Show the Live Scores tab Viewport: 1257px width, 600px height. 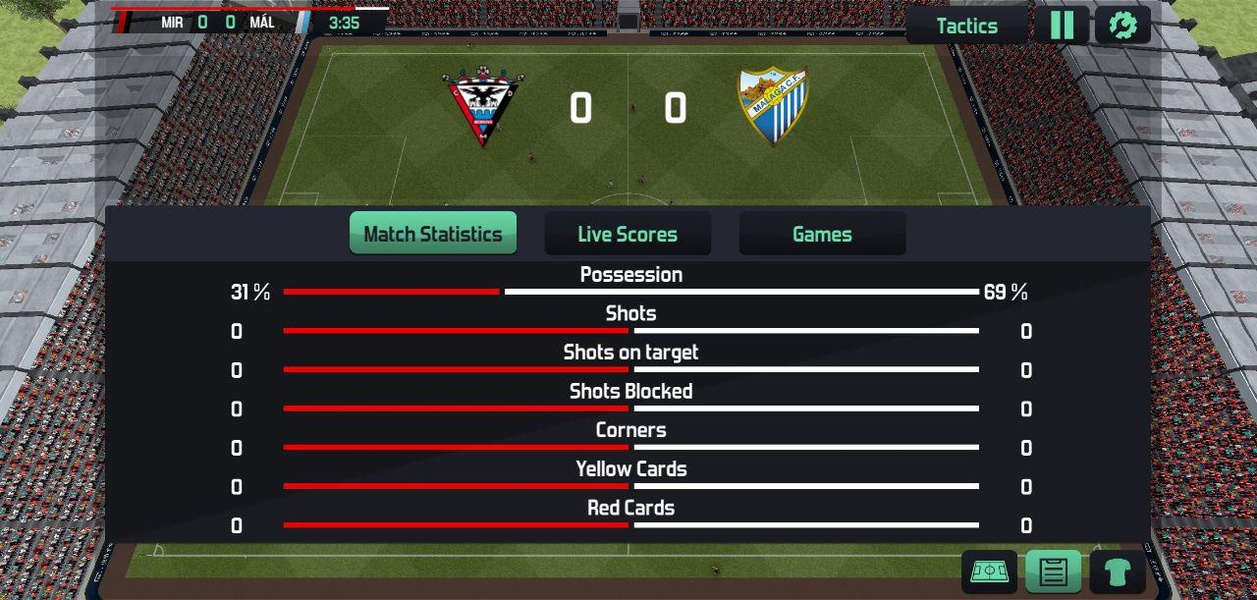[x=627, y=234]
